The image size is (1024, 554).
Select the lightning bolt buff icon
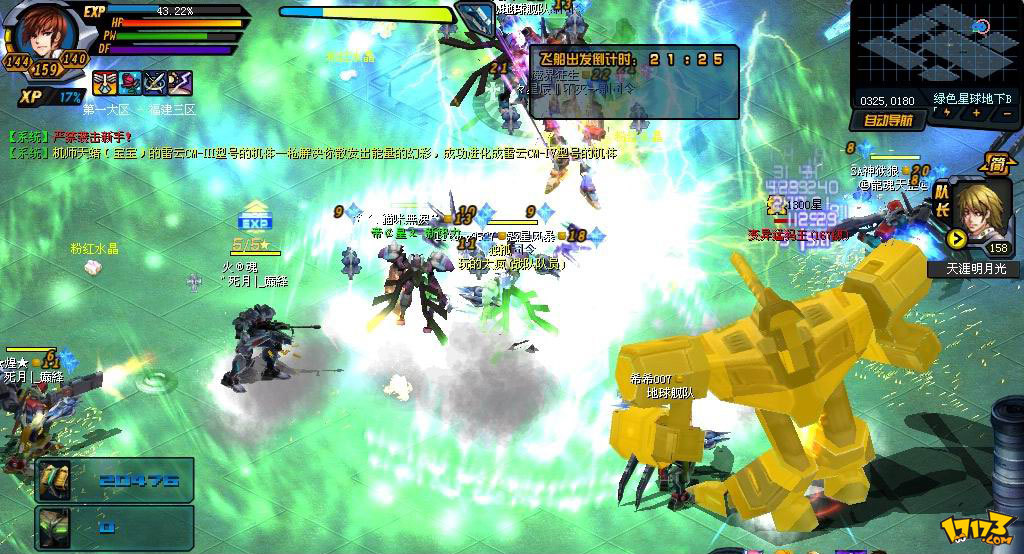tap(179, 83)
